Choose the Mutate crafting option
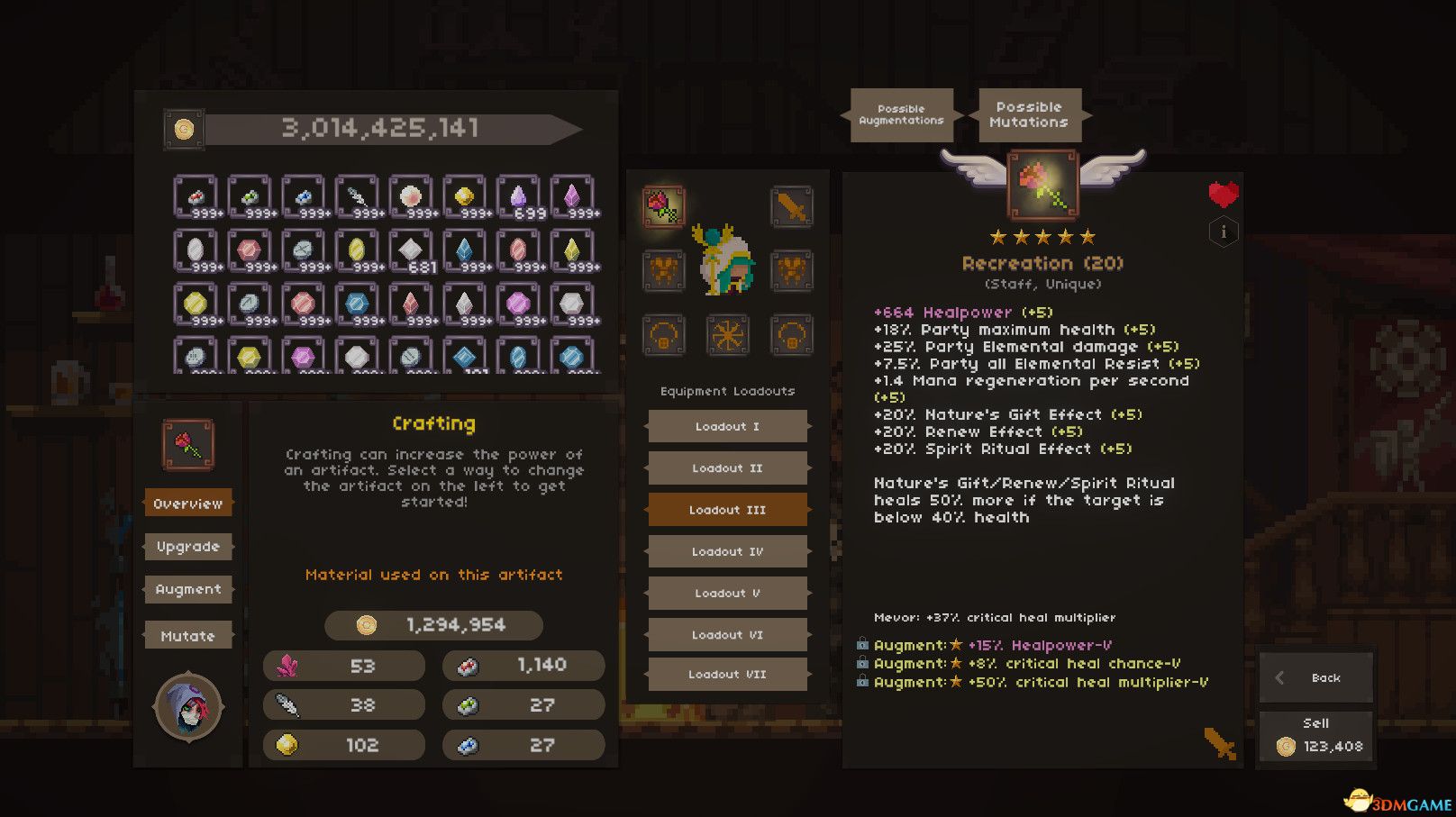Screen dimensions: 1456x817 coord(187,636)
